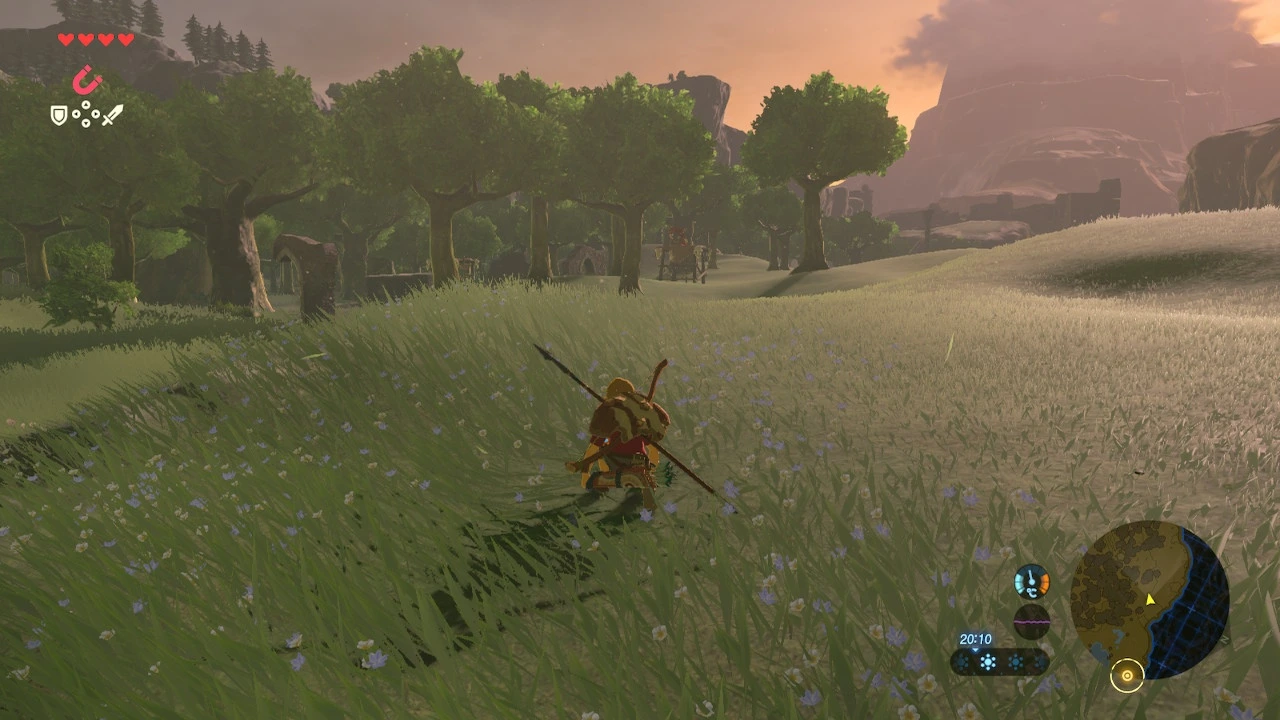The width and height of the screenshot is (1280, 720).
Task: Open the shield quick-select icon
Action: [x=59, y=116]
